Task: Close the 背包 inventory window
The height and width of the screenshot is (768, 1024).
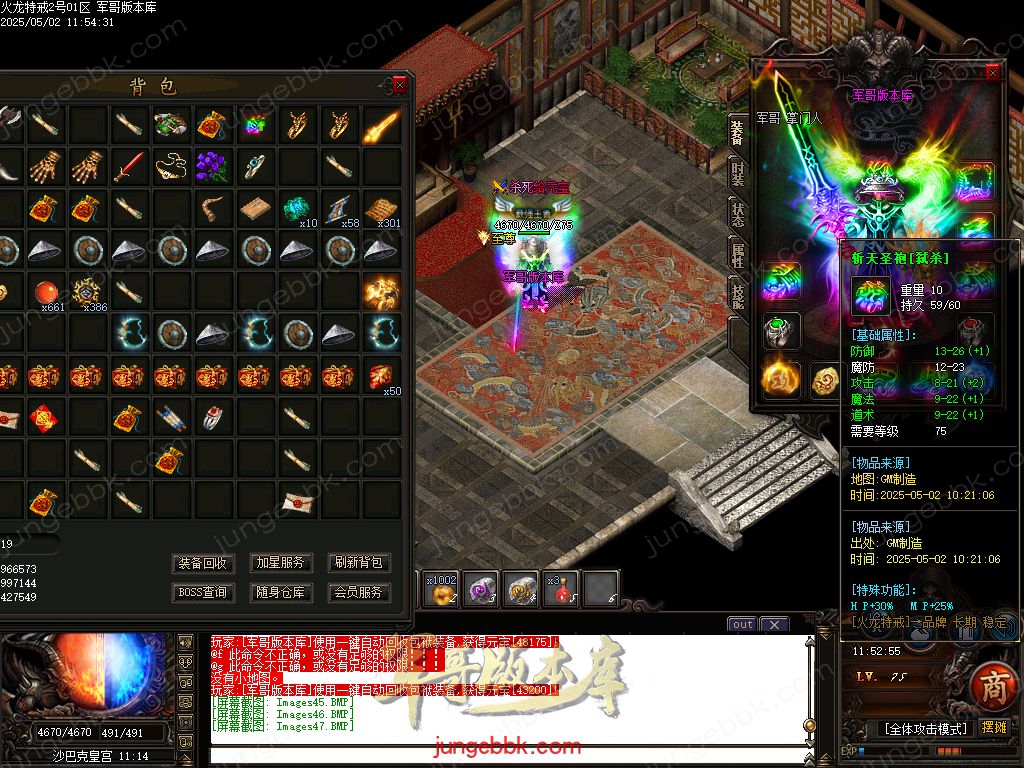Action: 400,85
